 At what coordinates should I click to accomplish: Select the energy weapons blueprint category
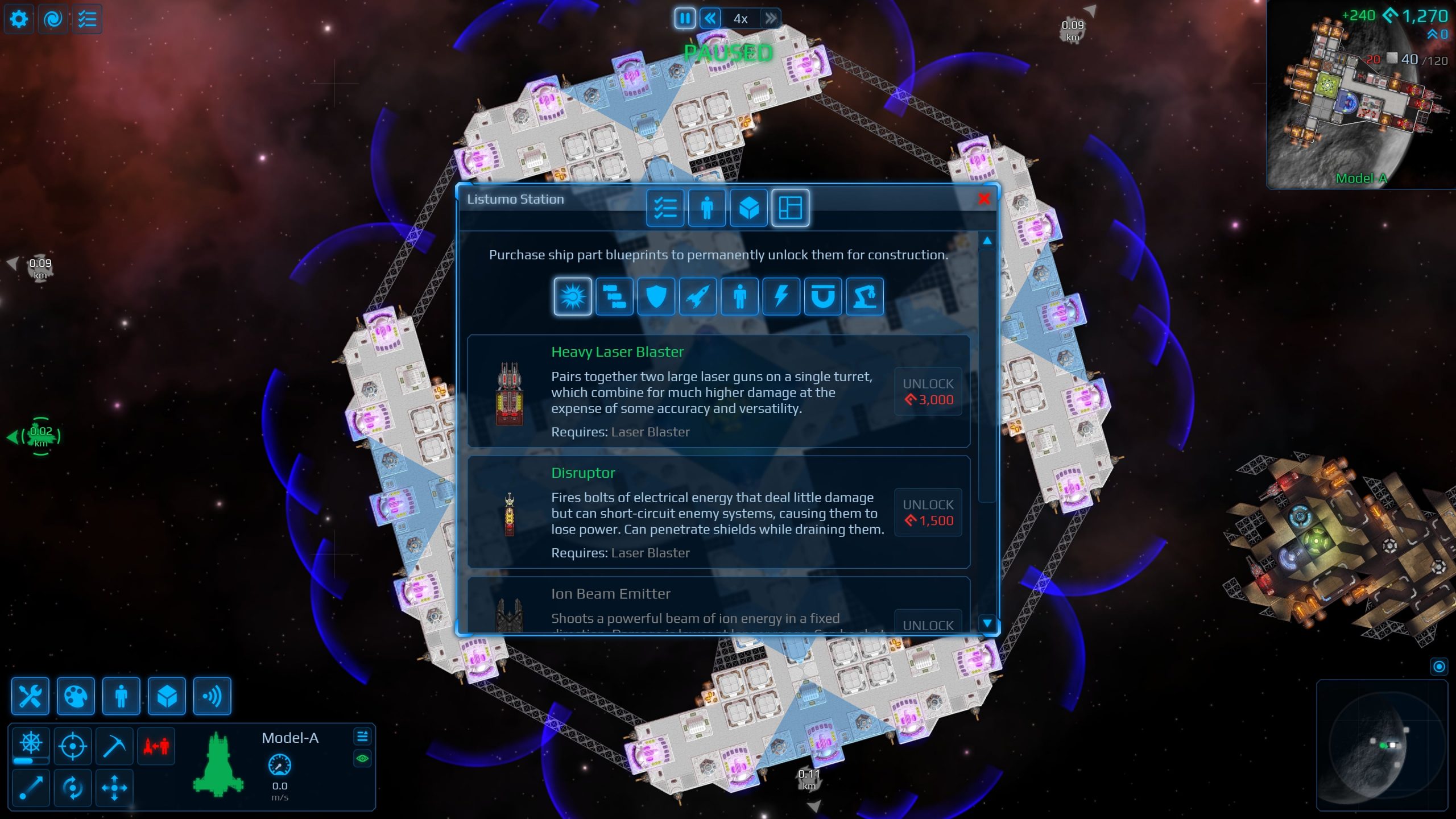573,296
